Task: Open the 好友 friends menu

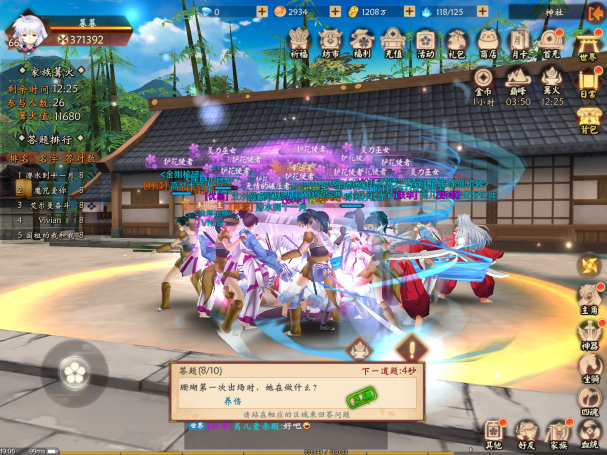Action: coord(526,432)
